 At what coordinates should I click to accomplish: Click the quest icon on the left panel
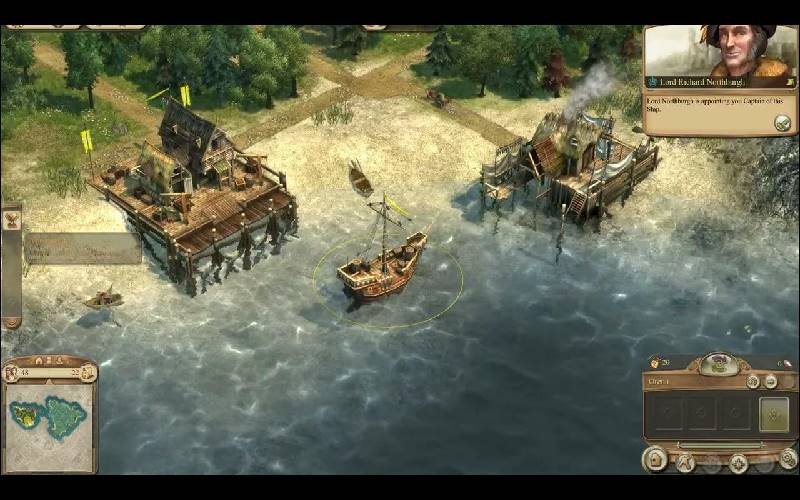tap(12, 222)
